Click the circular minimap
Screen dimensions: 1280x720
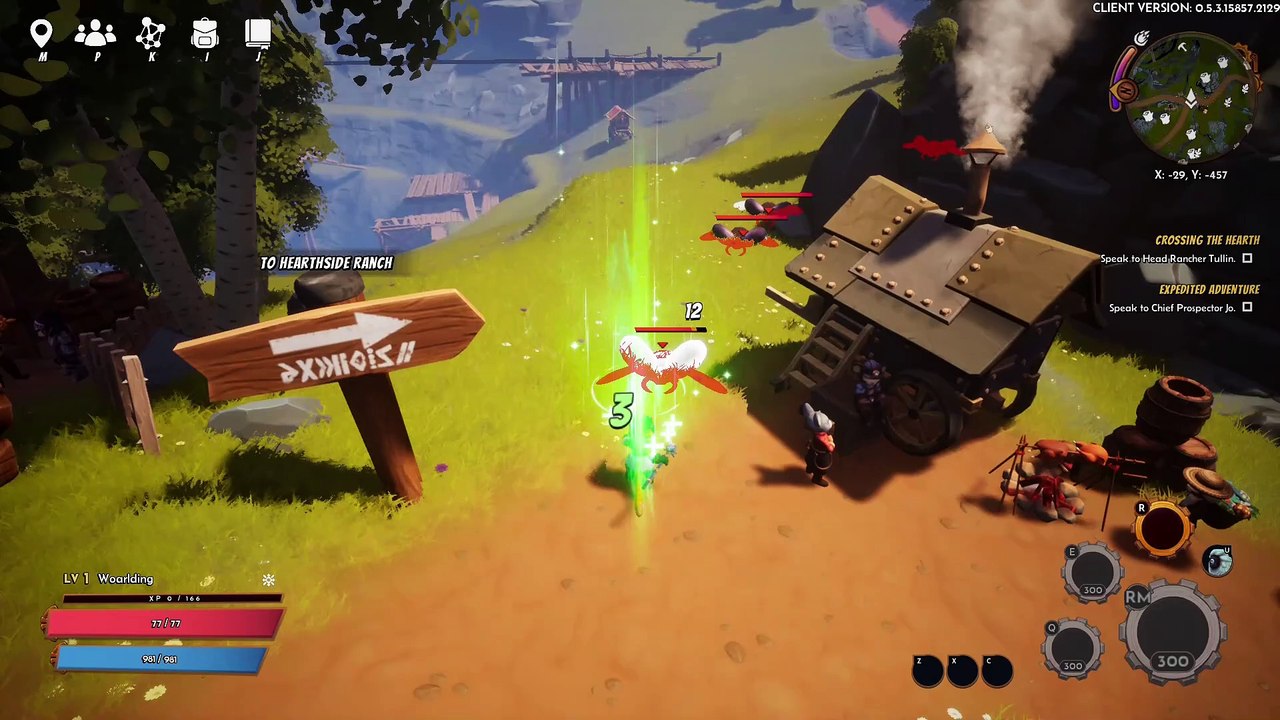[1190, 98]
